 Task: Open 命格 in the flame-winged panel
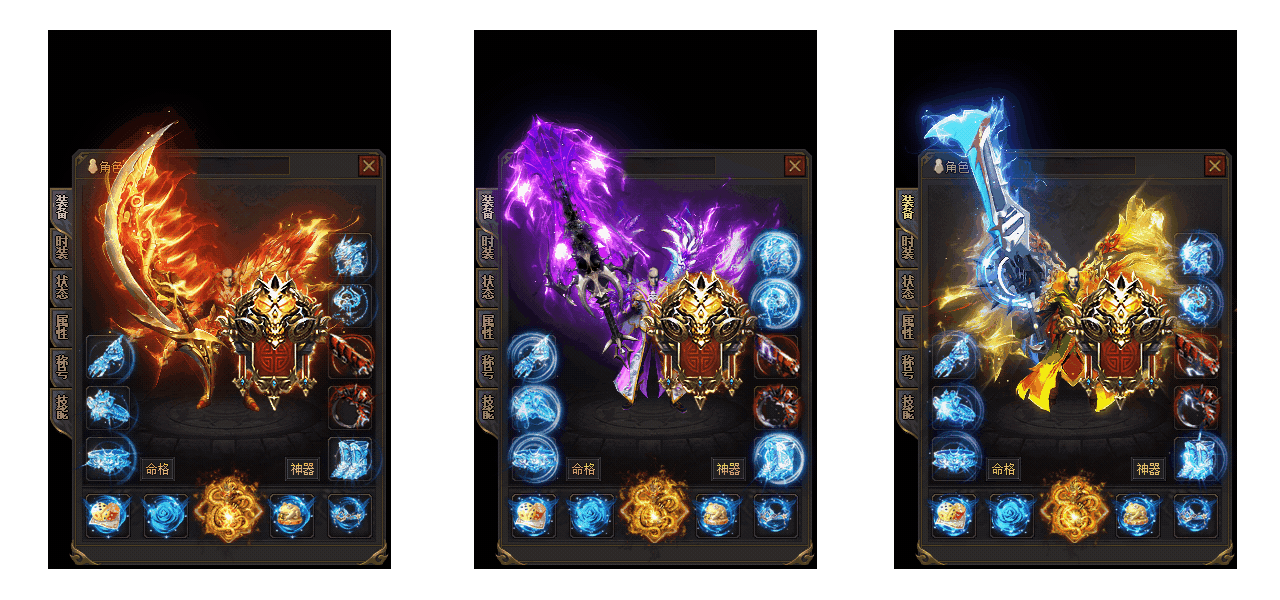(157, 469)
